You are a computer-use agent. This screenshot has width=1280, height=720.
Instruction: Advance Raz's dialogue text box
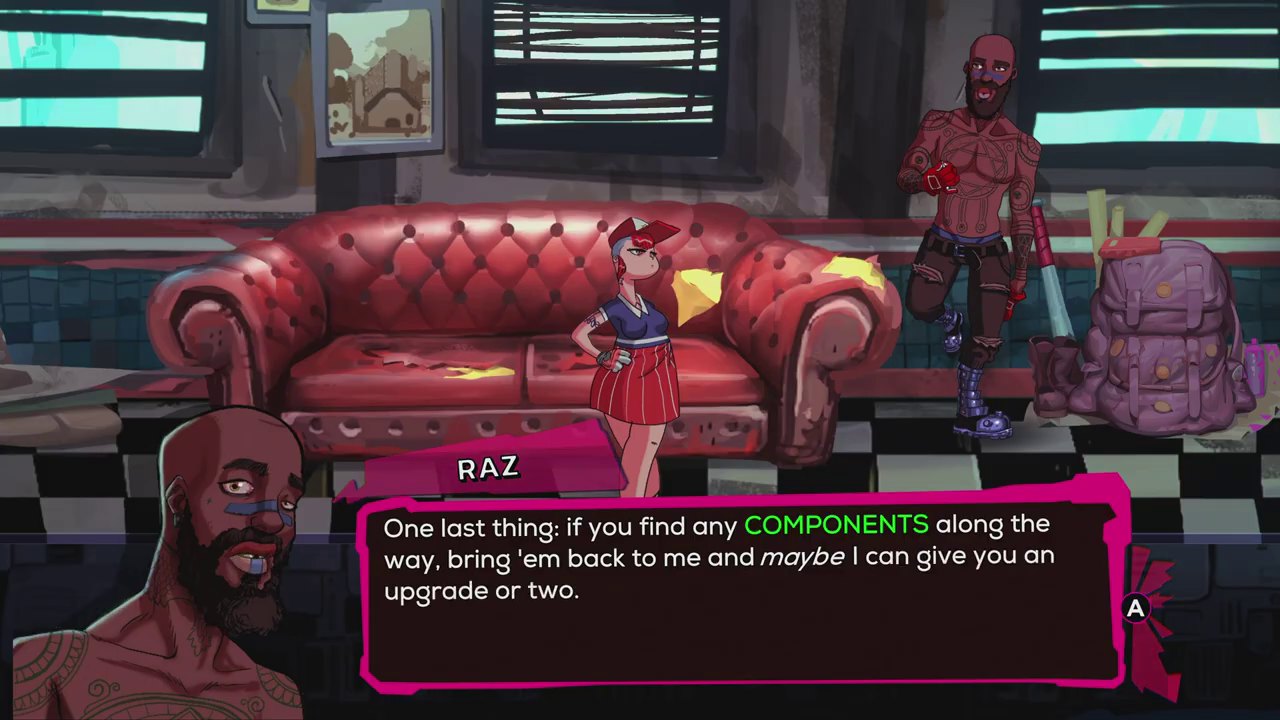pyautogui.click(x=1135, y=608)
